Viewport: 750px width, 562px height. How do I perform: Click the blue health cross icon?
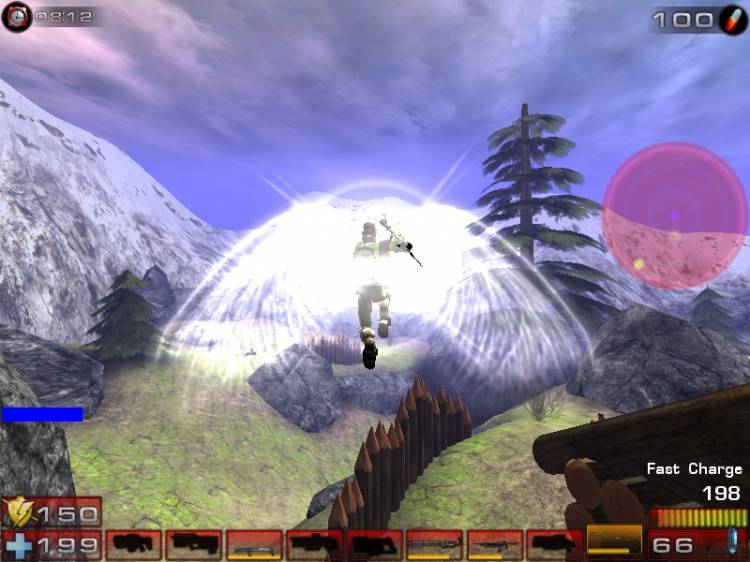coord(17,545)
